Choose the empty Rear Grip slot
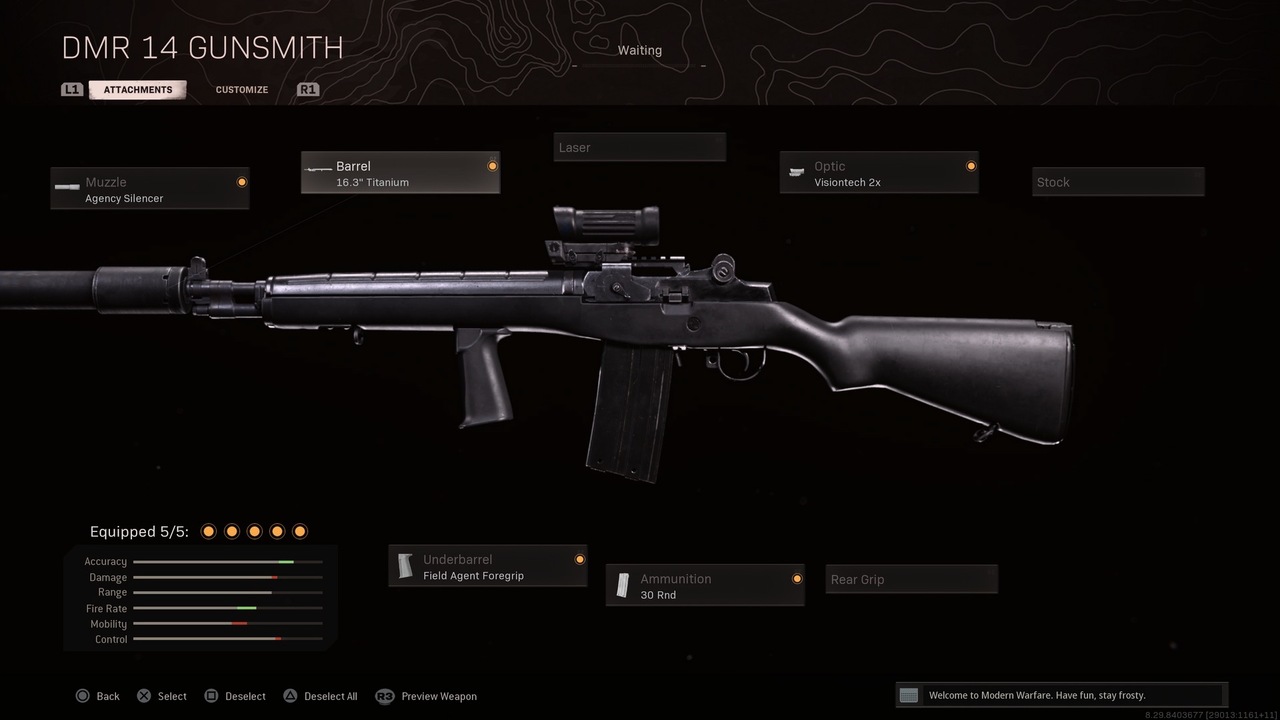 pos(911,580)
